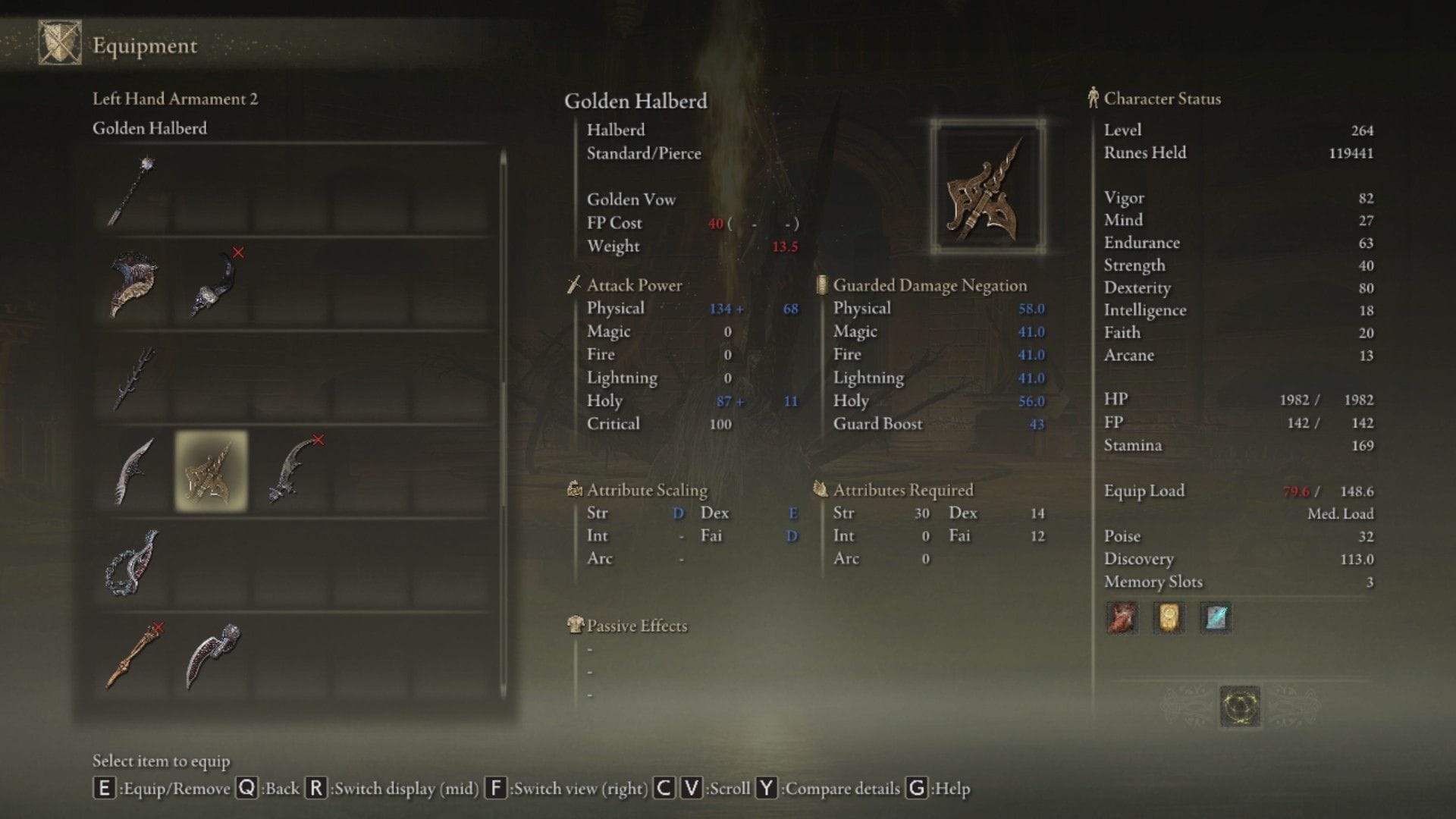Screen dimensions: 1456x819
Task: Click the Attributes Required hand icon
Action: 820,490
